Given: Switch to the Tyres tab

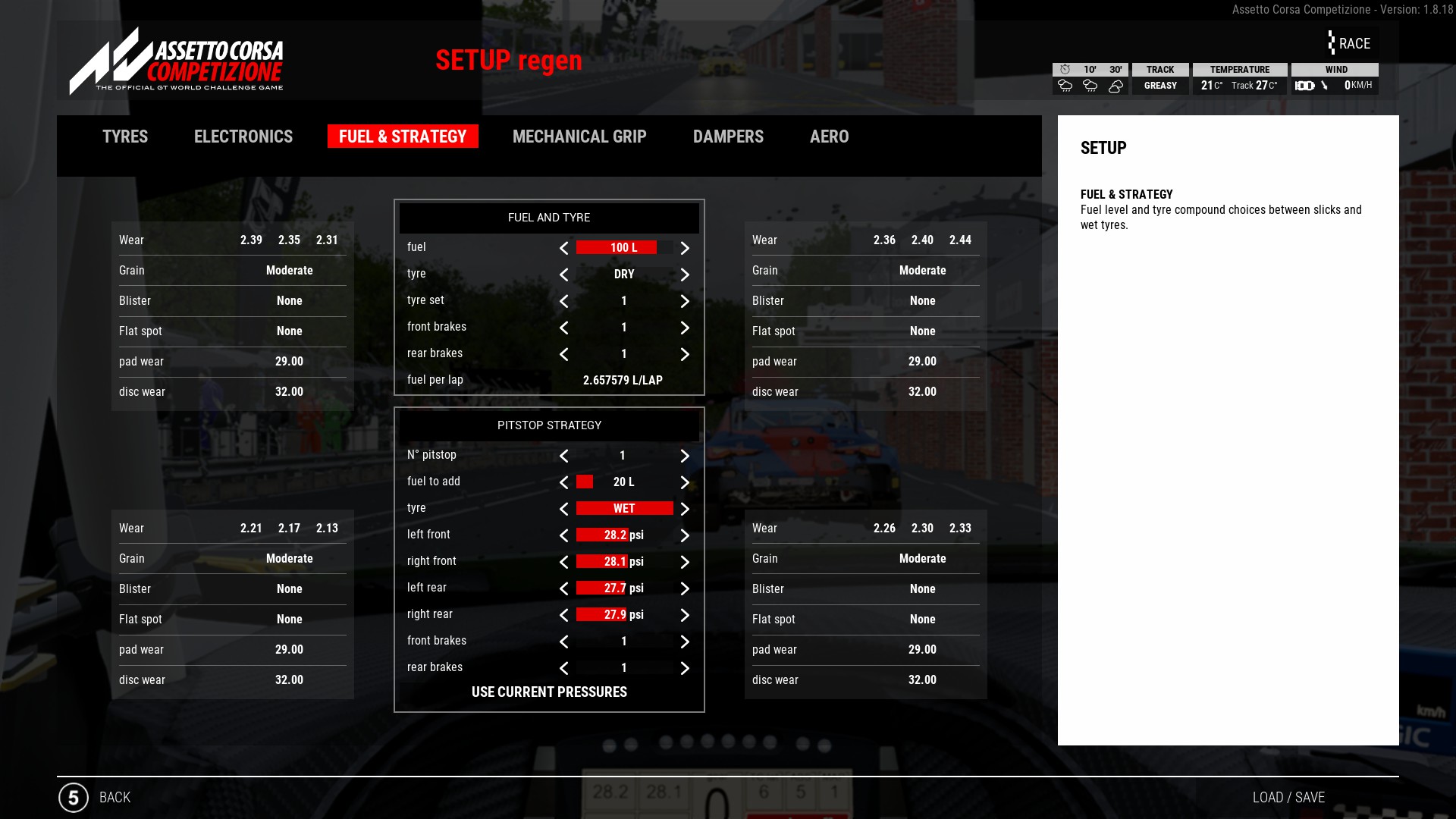Looking at the screenshot, I should click(x=125, y=136).
